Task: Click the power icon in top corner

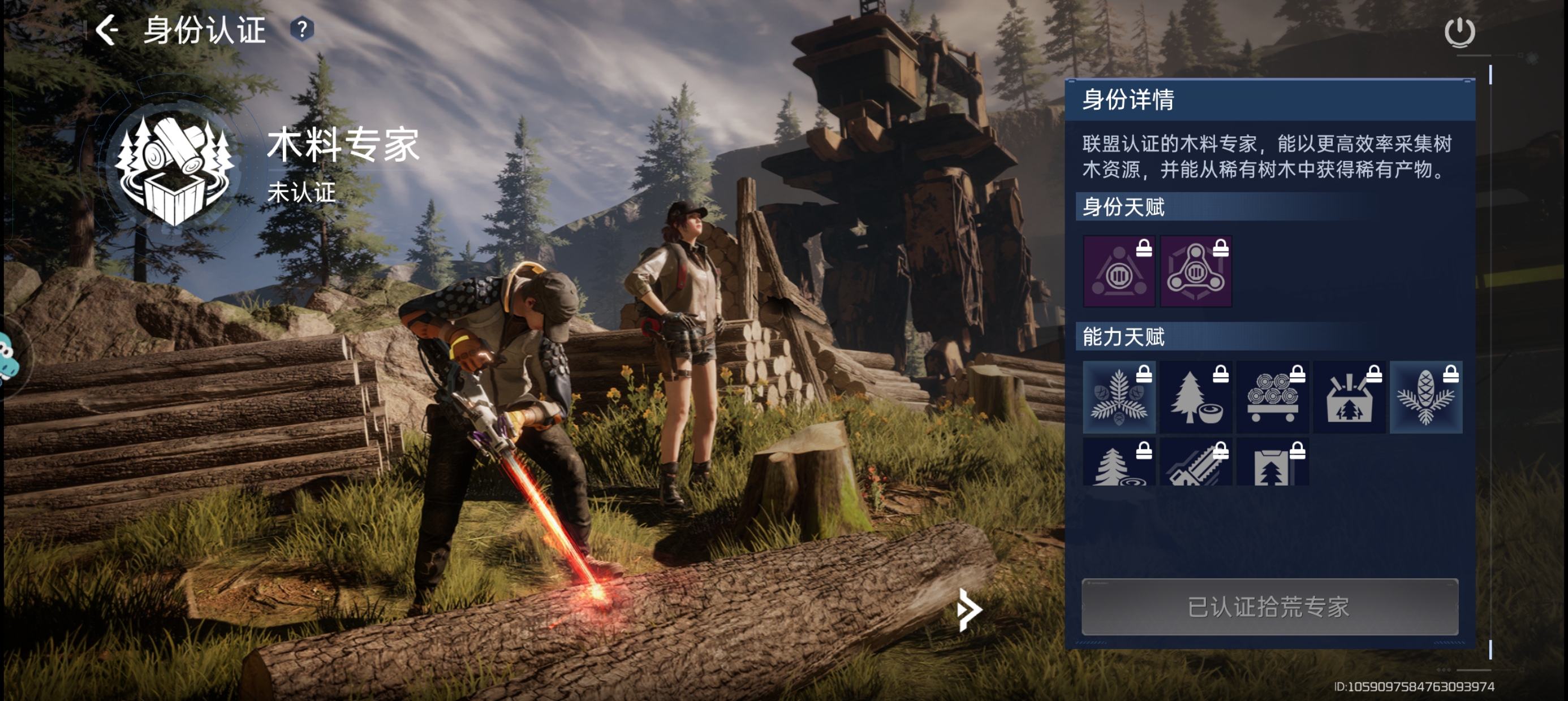Action: tap(1459, 32)
